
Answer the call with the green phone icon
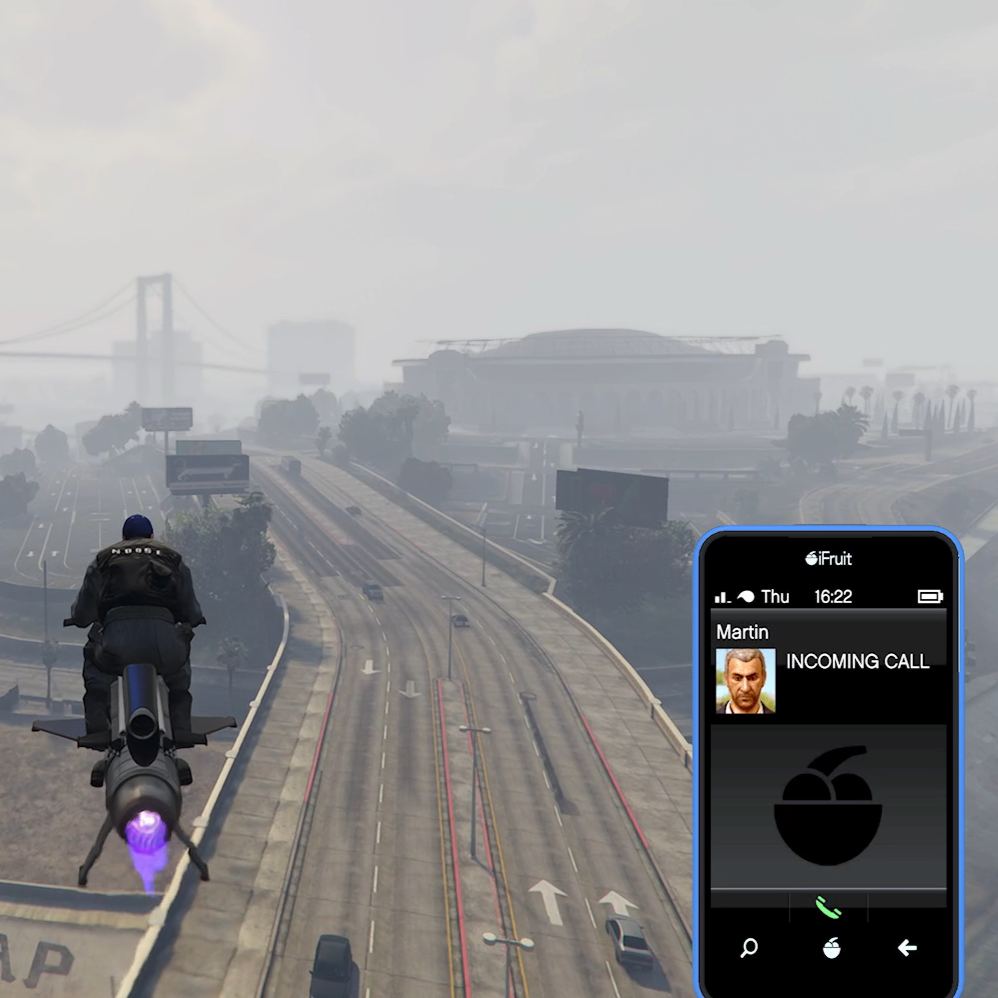point(828,907)
